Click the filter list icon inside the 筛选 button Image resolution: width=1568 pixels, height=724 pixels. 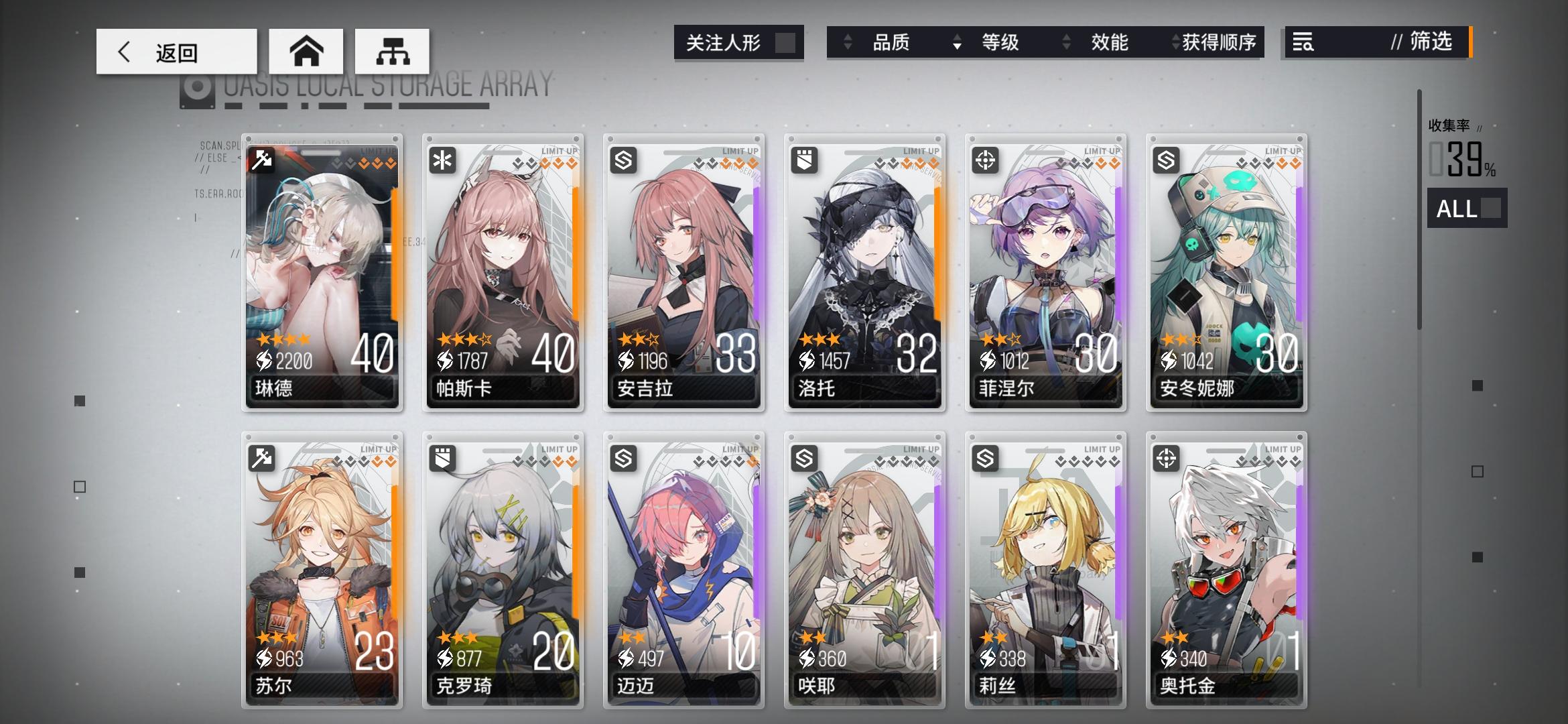tap(1302, 43)
